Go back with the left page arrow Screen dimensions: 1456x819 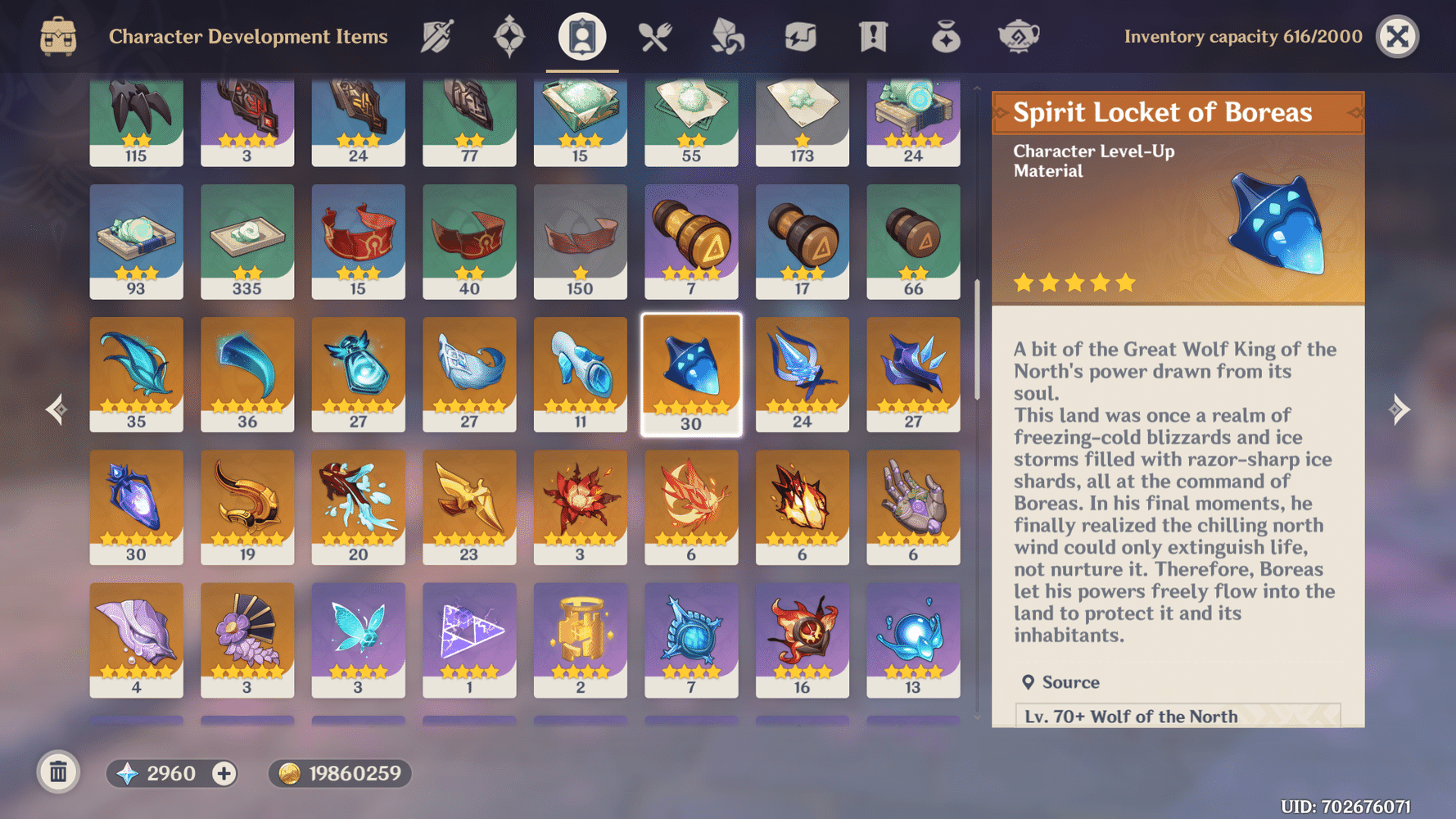tap(55, 409)
